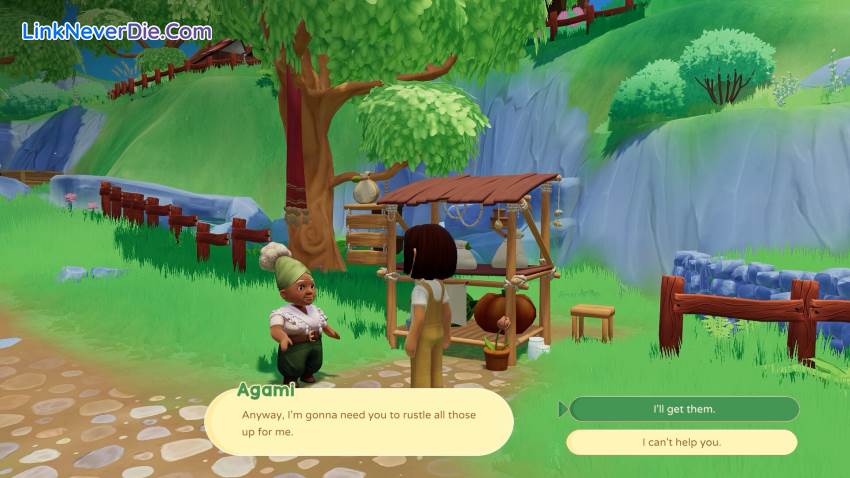Select the "I can't help you." response
Viewport: 850px width, 478px height.
(681, 442)
